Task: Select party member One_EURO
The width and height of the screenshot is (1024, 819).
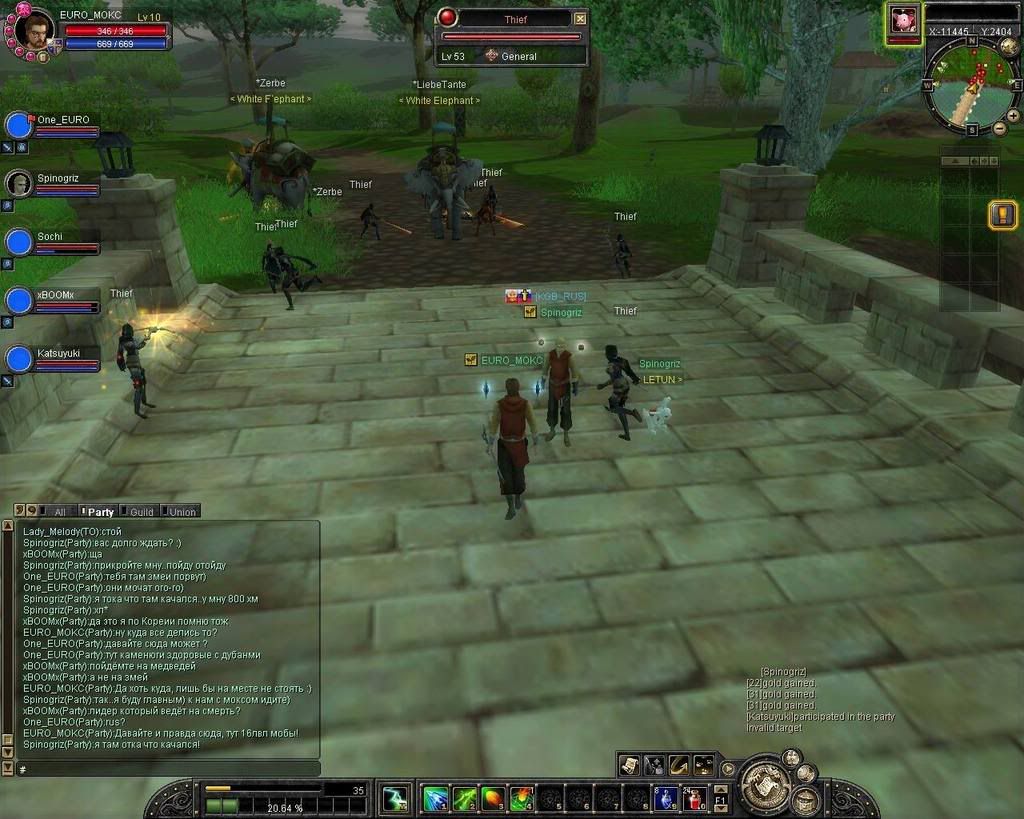Action: [x=19, y=125]
